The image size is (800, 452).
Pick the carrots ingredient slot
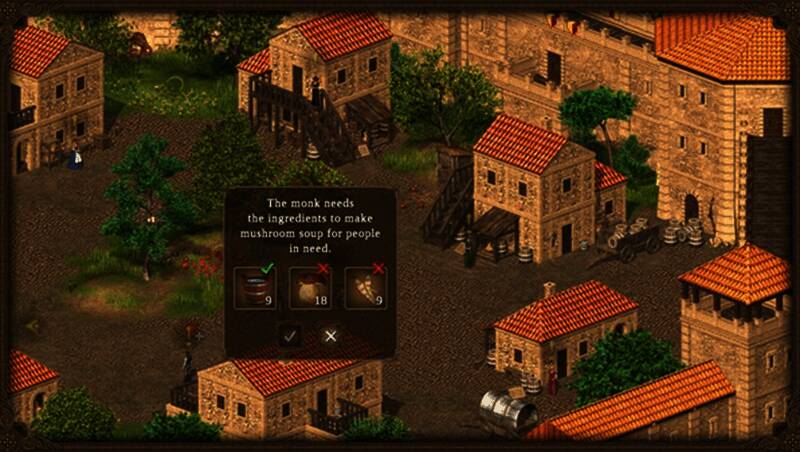(365, 287)
